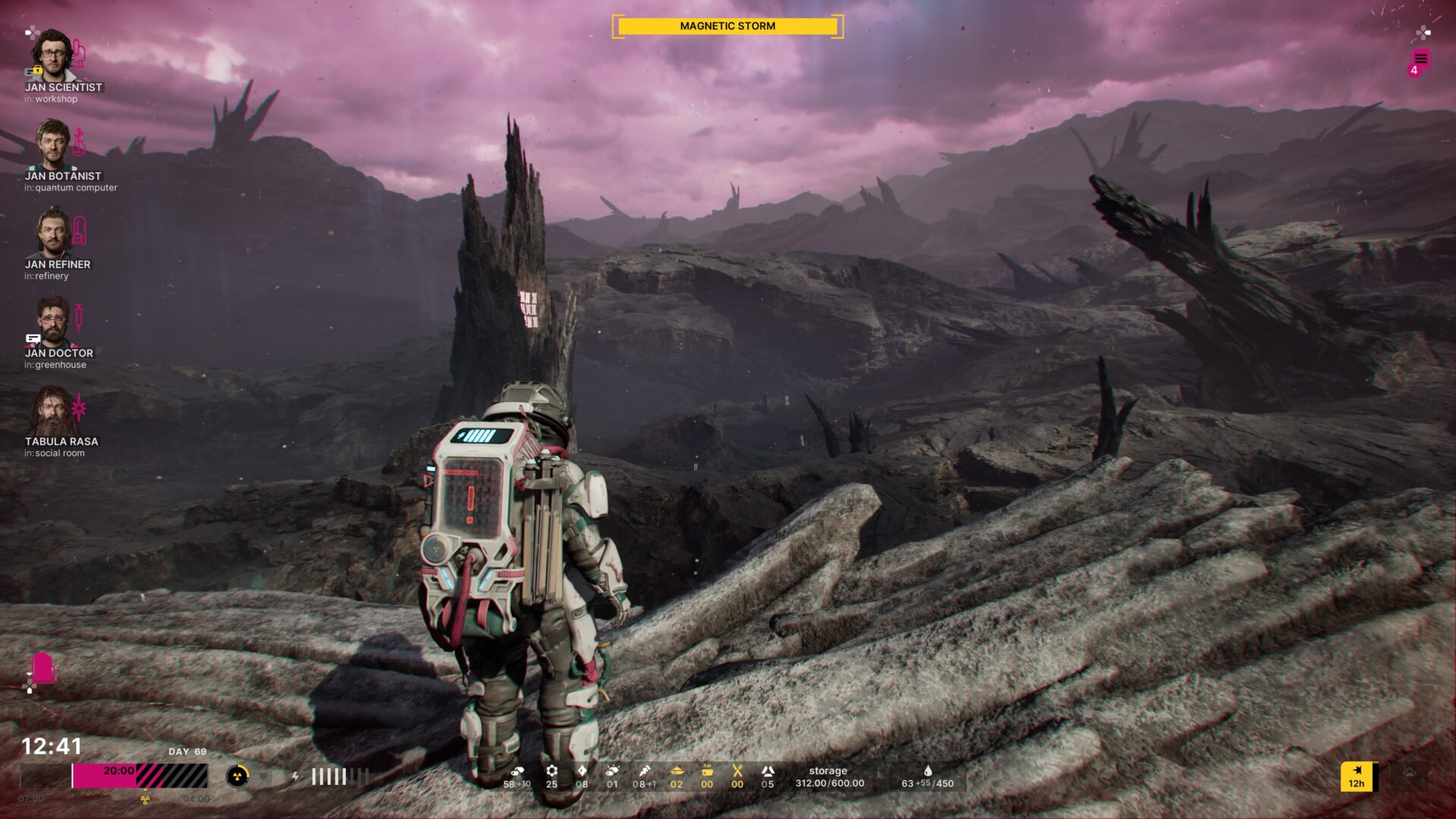Choose Jan Refiner's portrait
This screenshot has height=819, width=1456.
[x=52, y=232]
